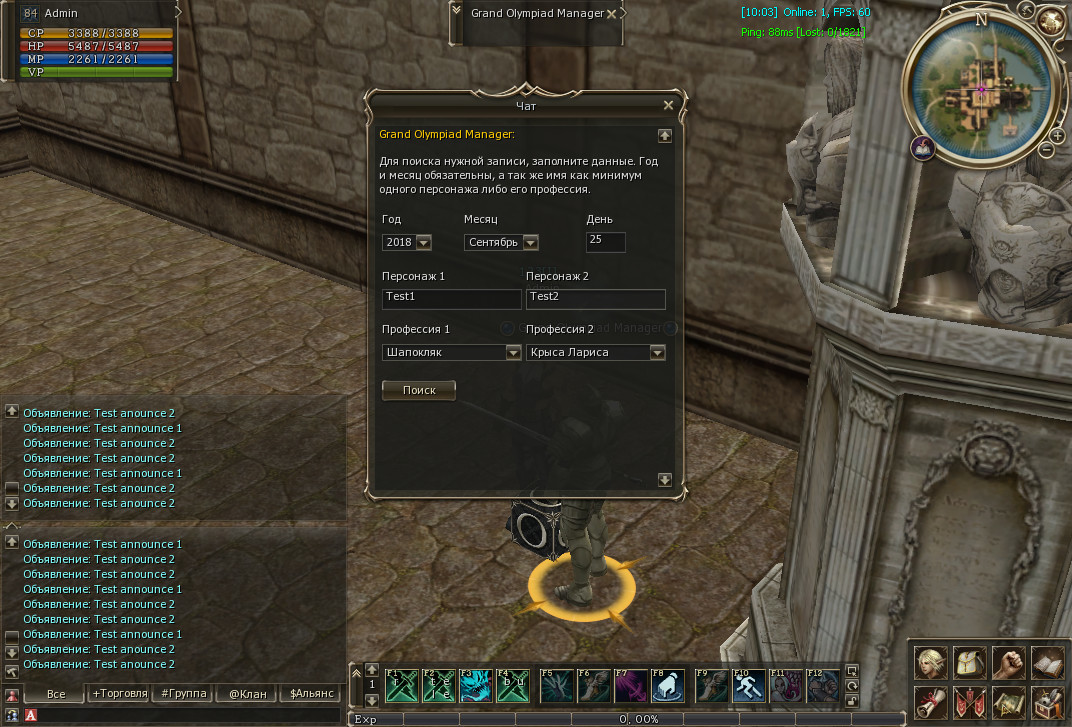Activate the F8 sit/stand skill slot
The image size is (1072, 727).
[668, 686]
